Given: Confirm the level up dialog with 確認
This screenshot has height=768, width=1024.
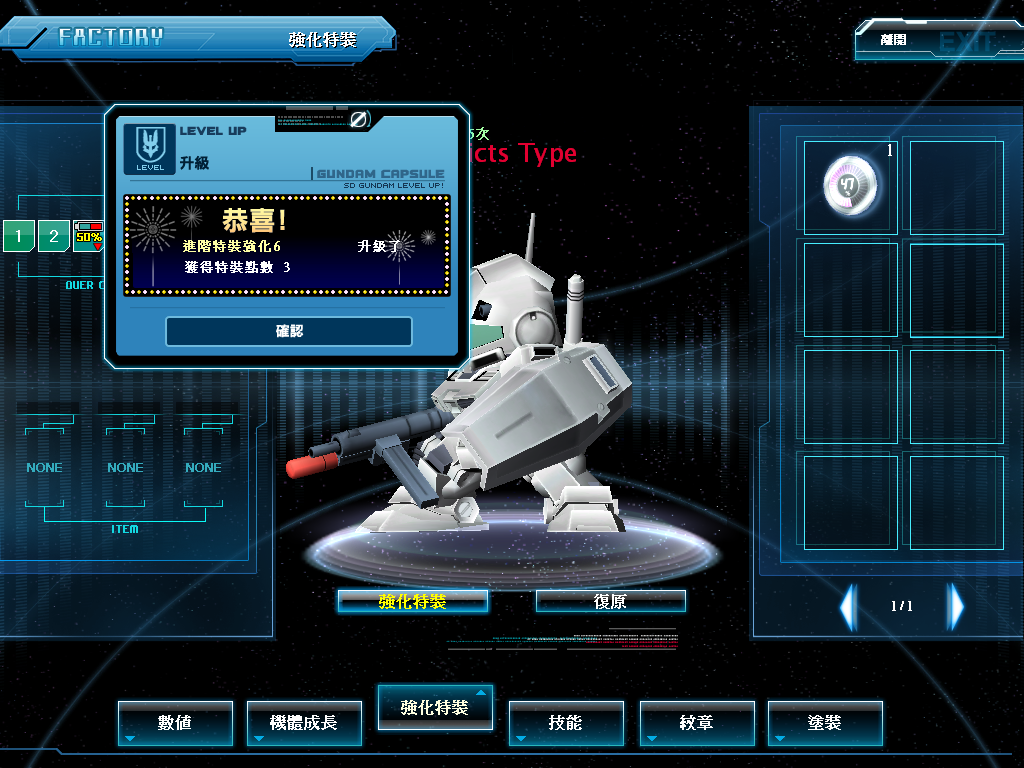Looking at the screenshot, I should pos(288,331).
